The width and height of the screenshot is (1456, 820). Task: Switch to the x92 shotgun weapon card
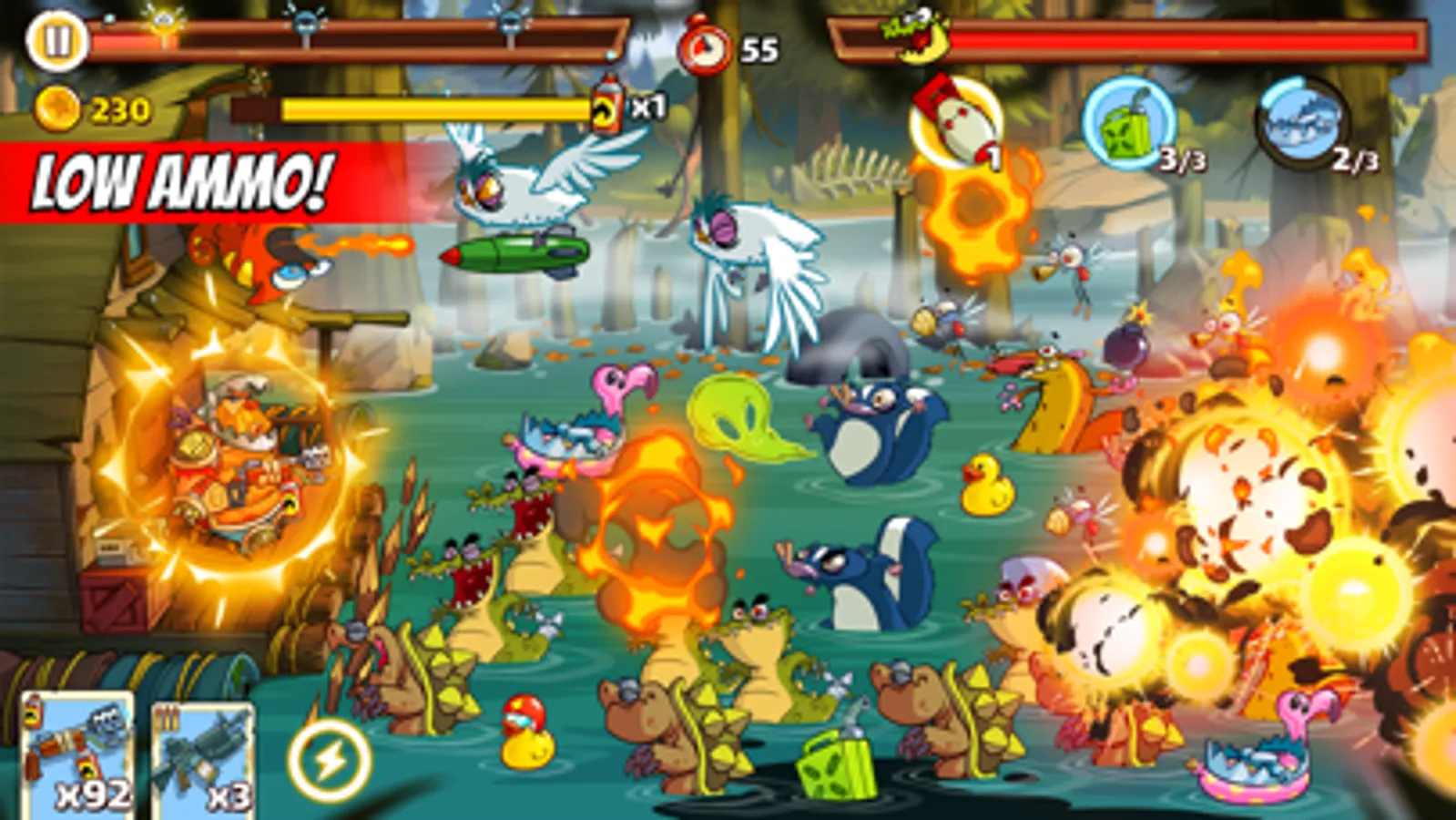pos(77,756)
